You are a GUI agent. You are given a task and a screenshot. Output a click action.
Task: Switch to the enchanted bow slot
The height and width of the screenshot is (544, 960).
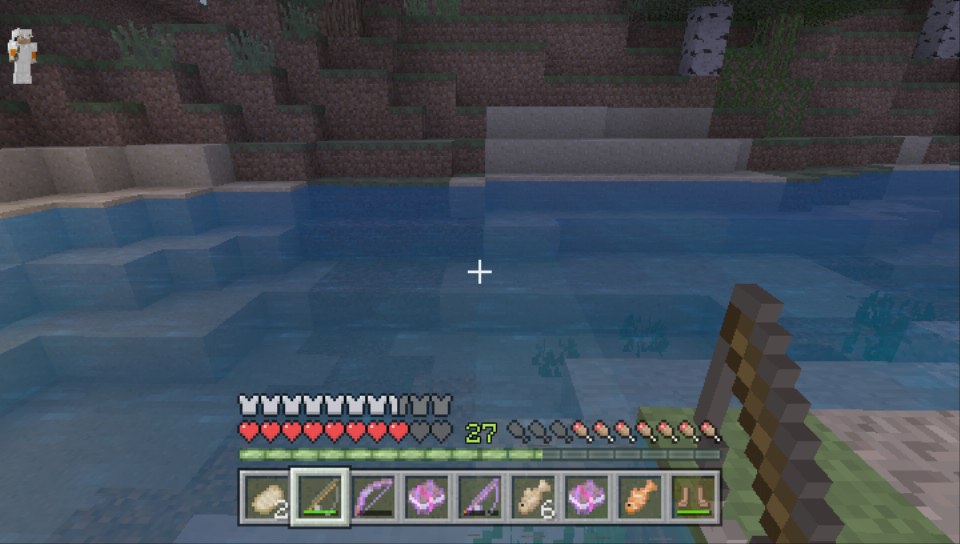374,496
